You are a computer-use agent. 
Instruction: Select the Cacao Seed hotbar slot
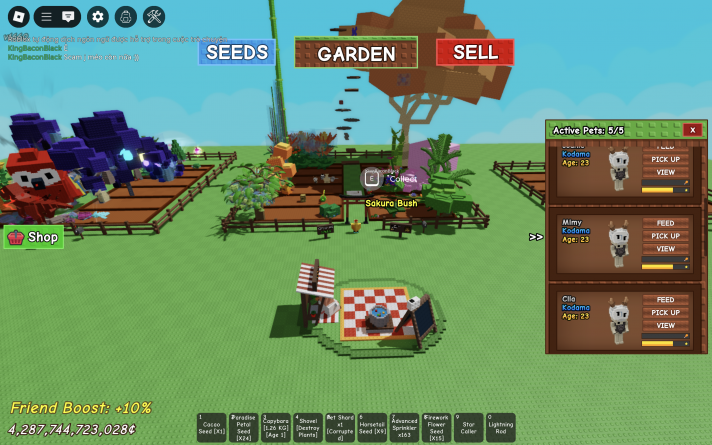212,428
